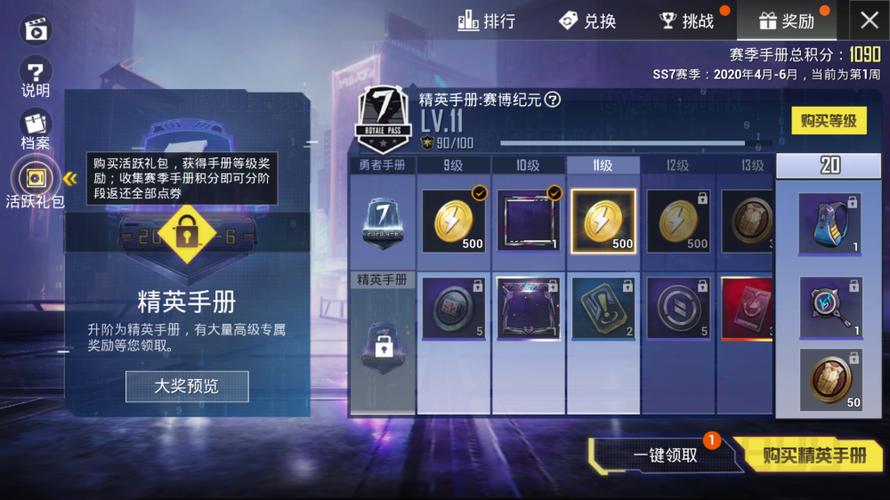Open the 说明 help icon

[36, 78]
